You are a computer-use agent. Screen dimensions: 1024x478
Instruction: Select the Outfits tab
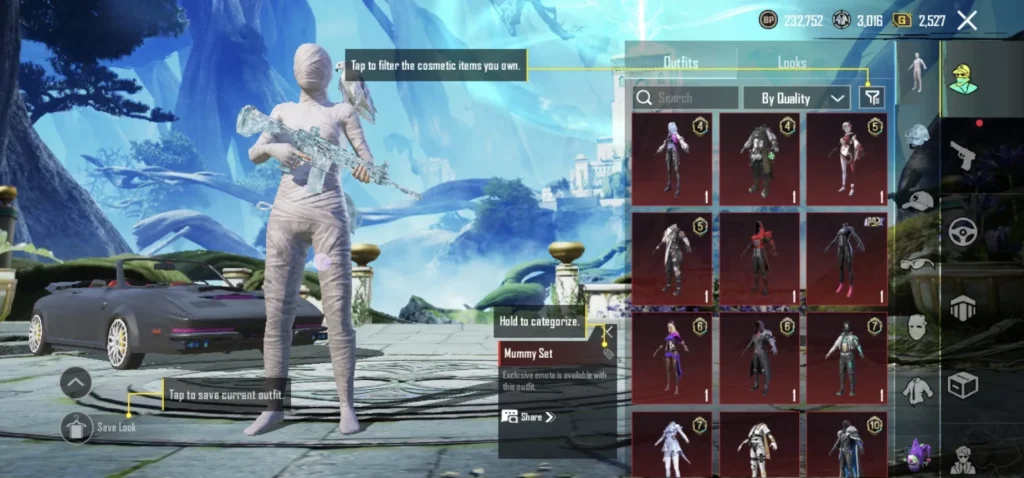point(681,62)
